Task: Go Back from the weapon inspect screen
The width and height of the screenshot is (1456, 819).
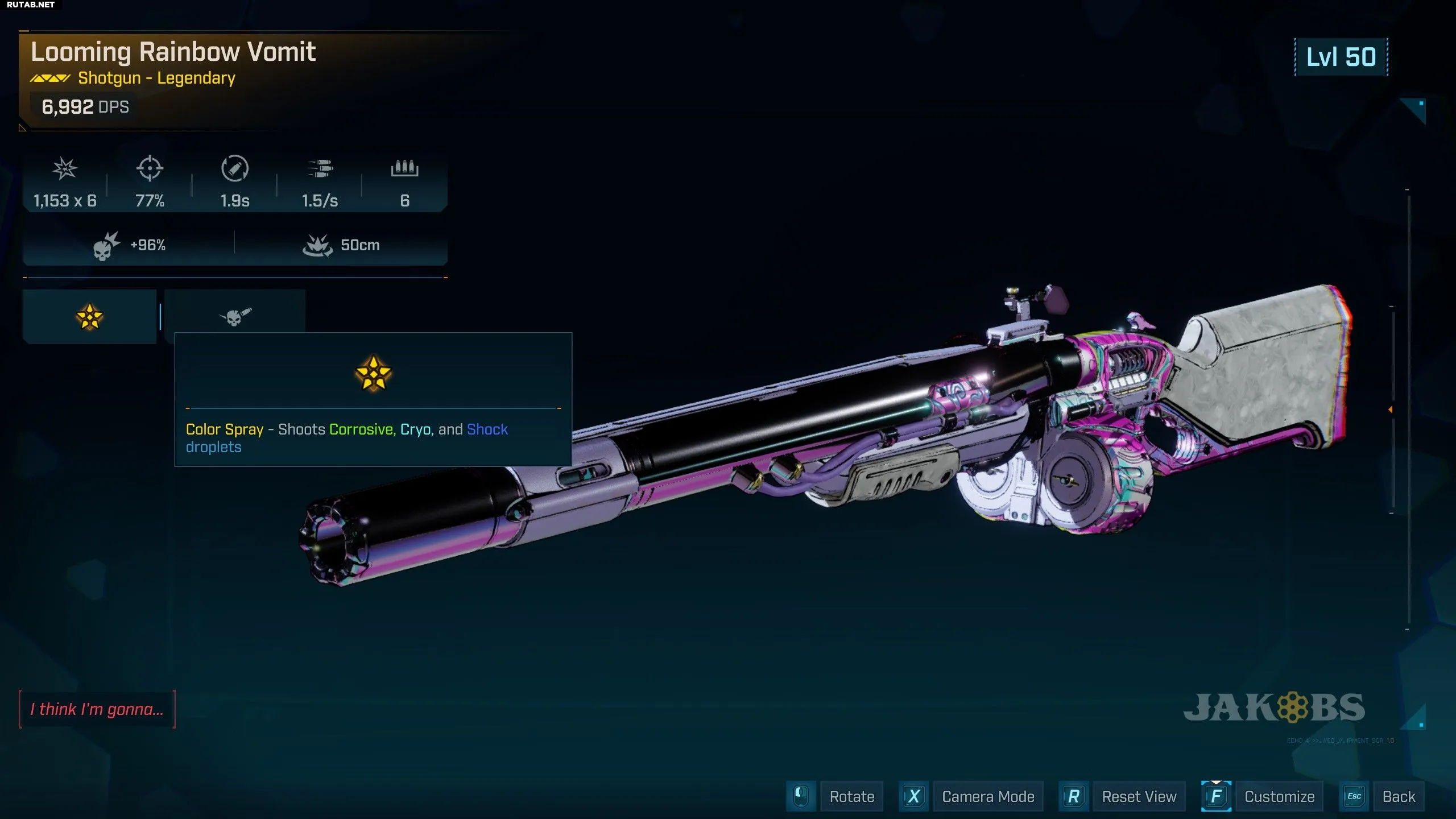Action: (x=1399, y=796)
